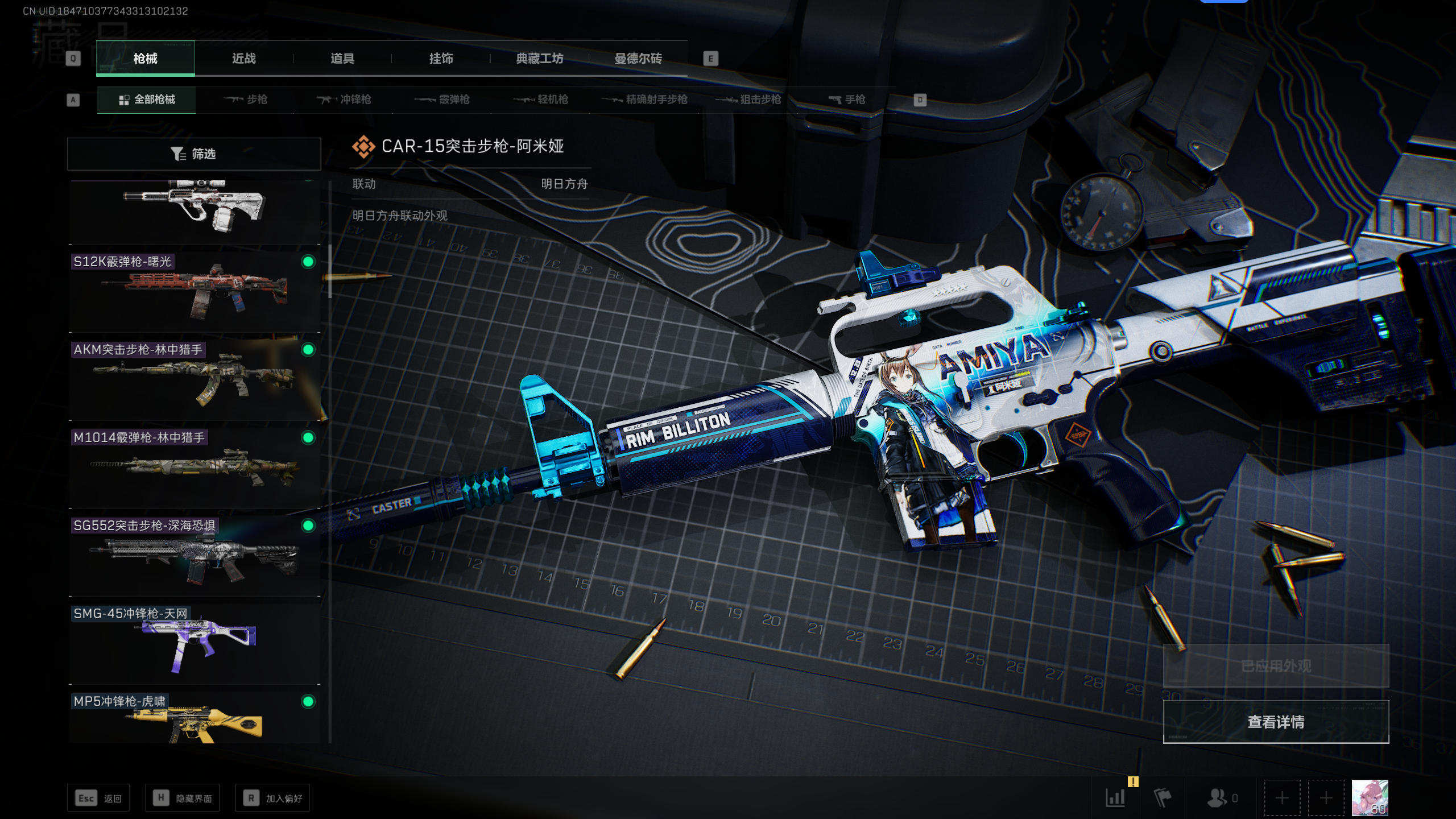Image resolution: width=1456 pixels, height=819 pixels.
Task: Select the S12K霰弹枪-曙光 skin
Action: click(x=195, y=291)
